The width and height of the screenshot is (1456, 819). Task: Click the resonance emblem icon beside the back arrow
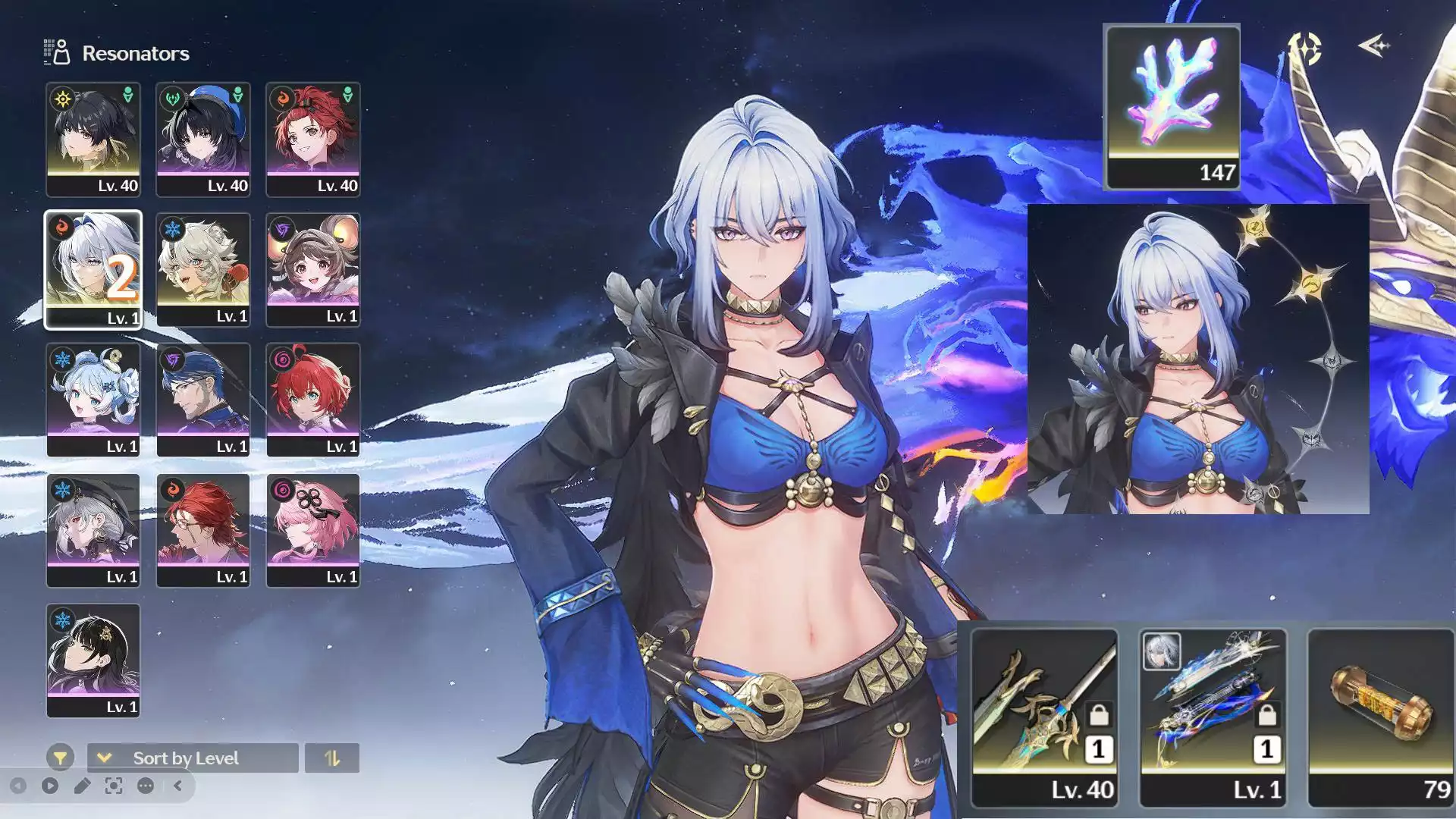[x=1306, y=47]
